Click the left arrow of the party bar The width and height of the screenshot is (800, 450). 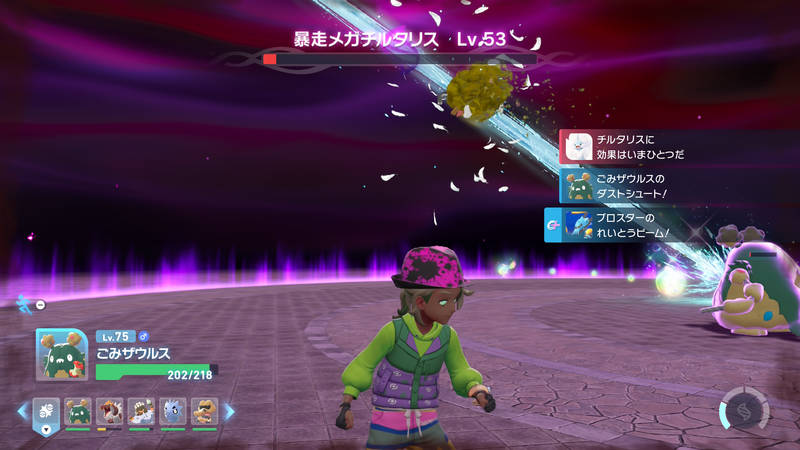point(21,411)
